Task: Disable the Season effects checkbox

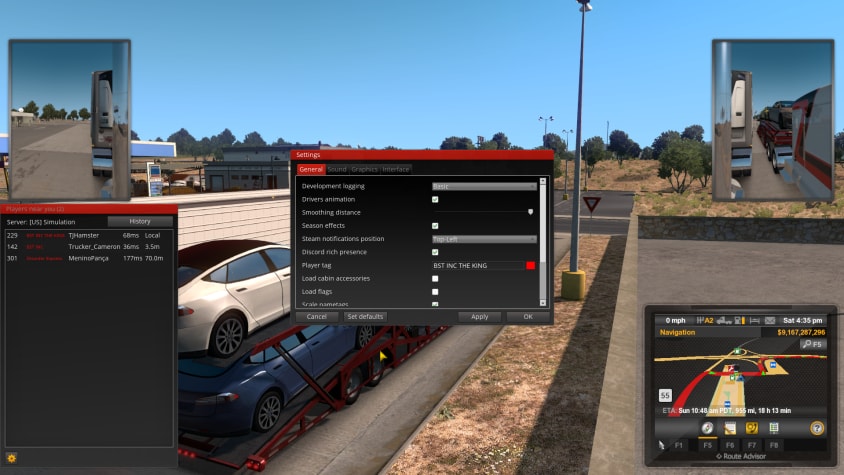Action: tap(435, 226)
